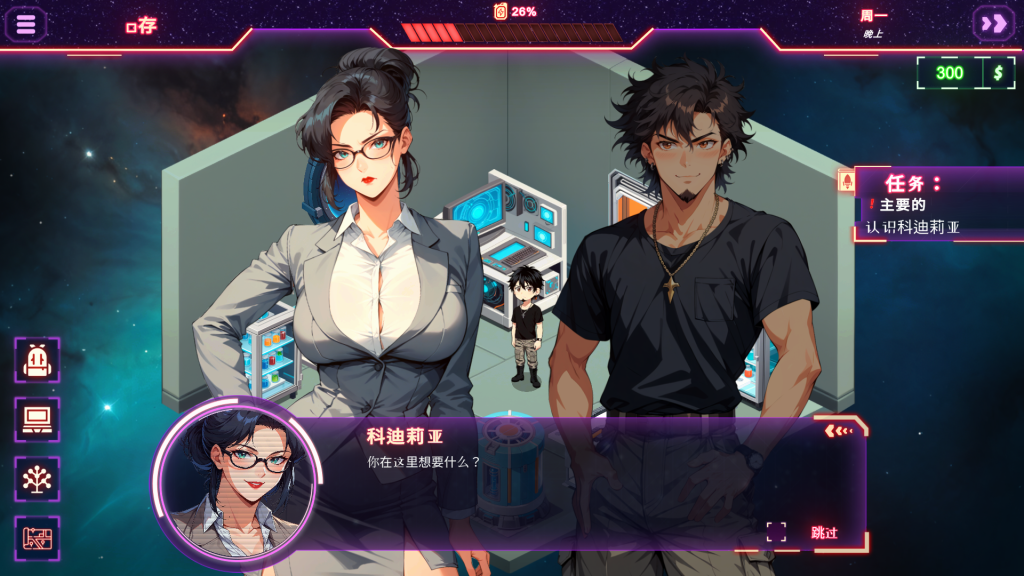Open the skill tree icon
The width and height of the screenshot is (1024, 576).
pos(38,479)
